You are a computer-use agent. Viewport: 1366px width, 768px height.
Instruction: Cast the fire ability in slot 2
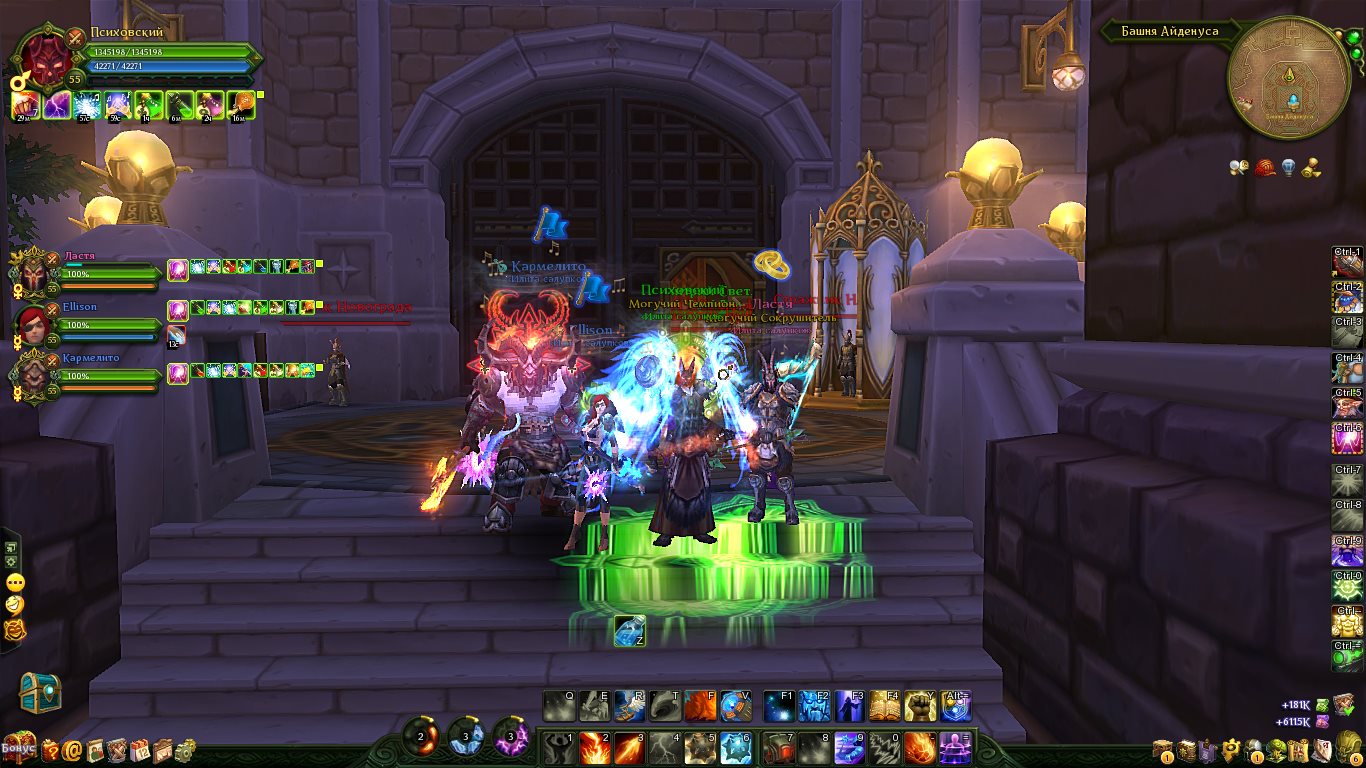click(x=594, y=748)
